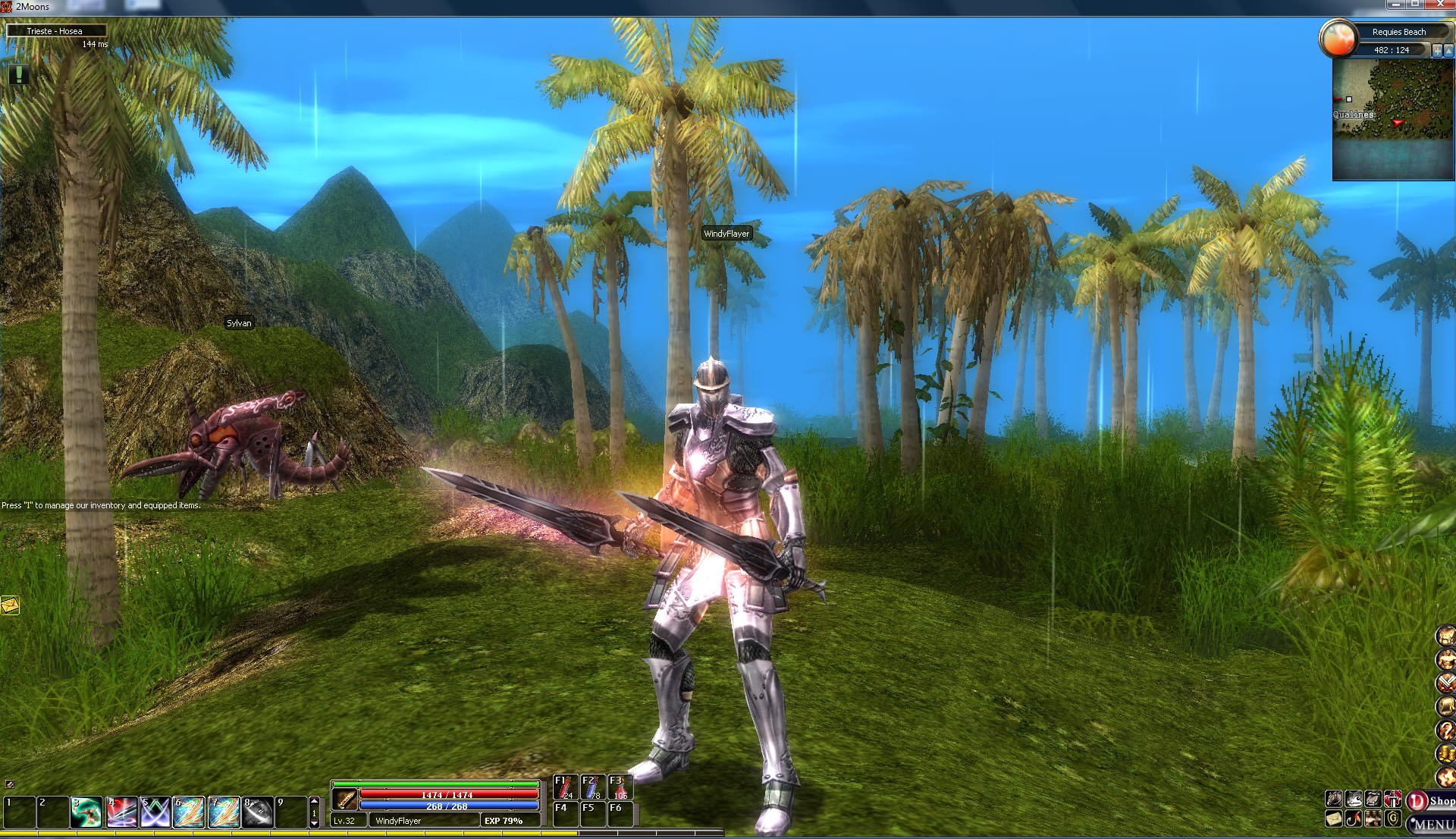Click the green exclamation mark alert icon
The image size is (1456, 839).
point(18,74)
